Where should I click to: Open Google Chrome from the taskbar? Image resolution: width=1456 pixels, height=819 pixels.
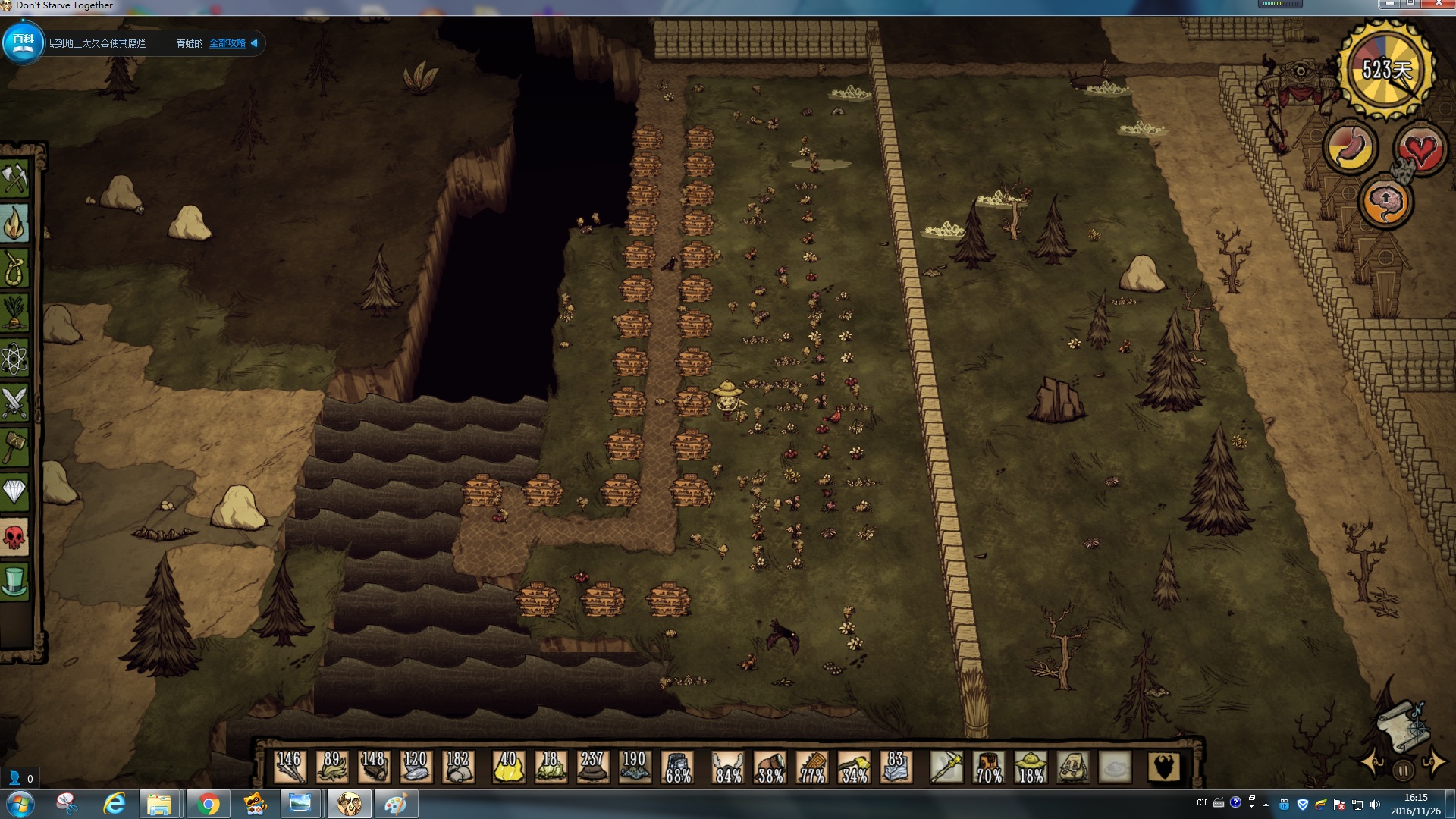pos(208,804)
